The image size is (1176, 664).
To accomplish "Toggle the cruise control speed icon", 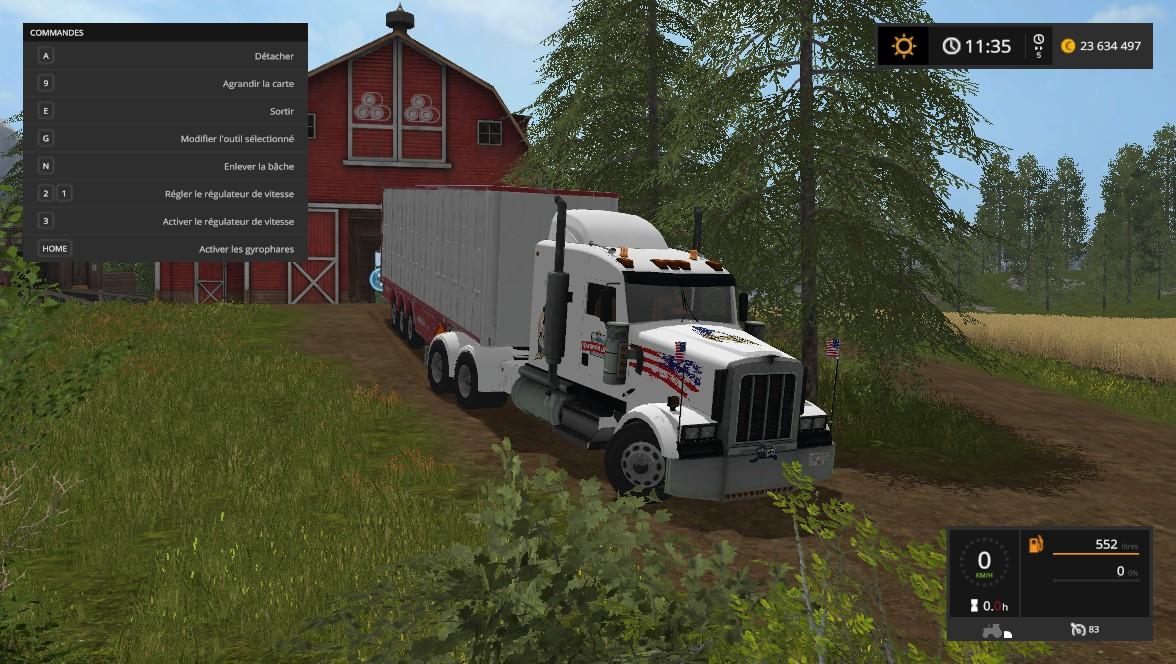I will point(1077,629).
